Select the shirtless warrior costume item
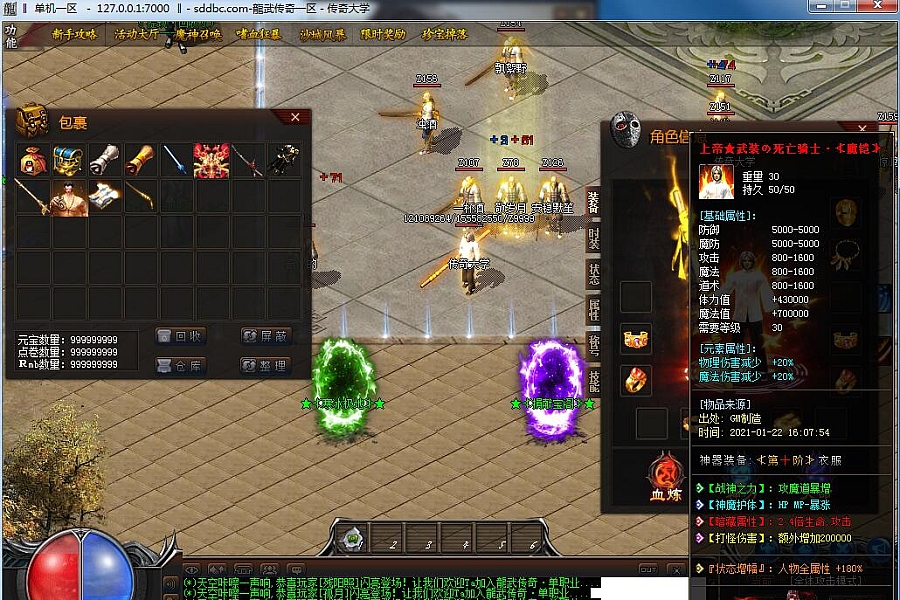 coord(68,196)
